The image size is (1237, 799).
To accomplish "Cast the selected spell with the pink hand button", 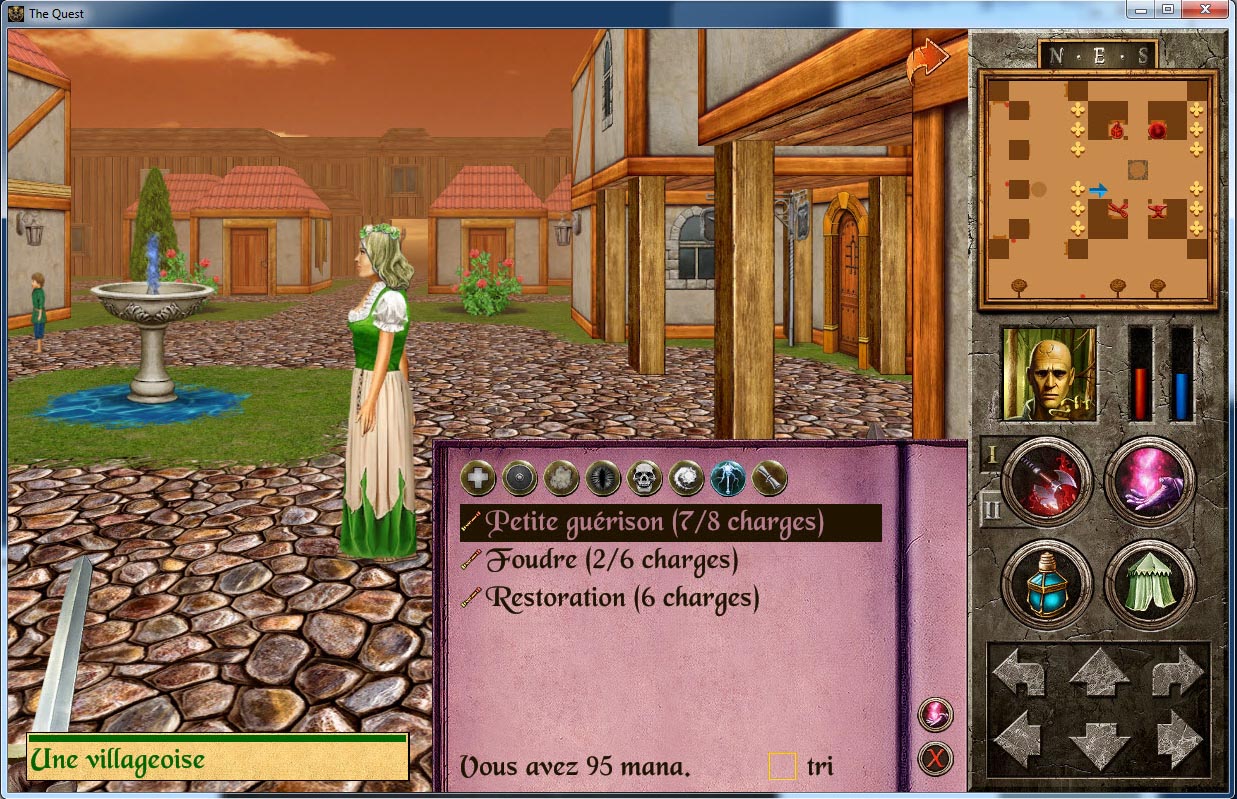I will click(x=935, y=714).
